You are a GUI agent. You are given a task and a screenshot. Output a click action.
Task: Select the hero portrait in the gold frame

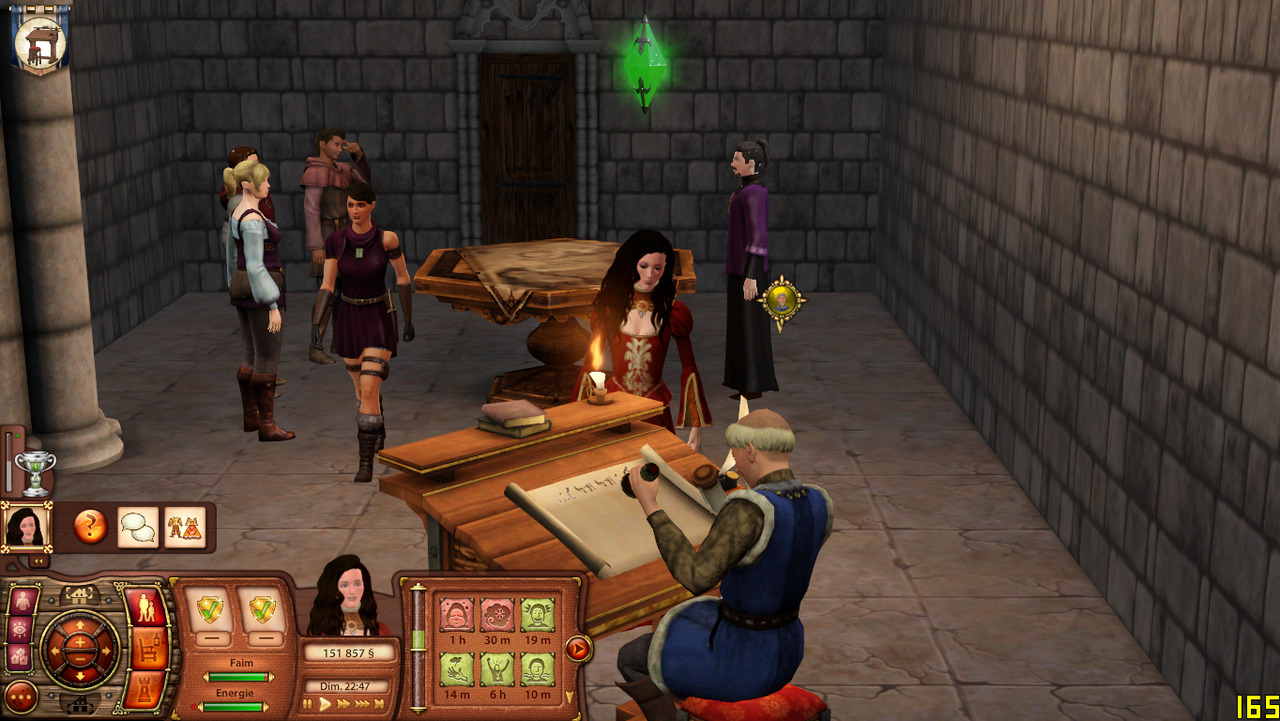[x=25, y=526]
